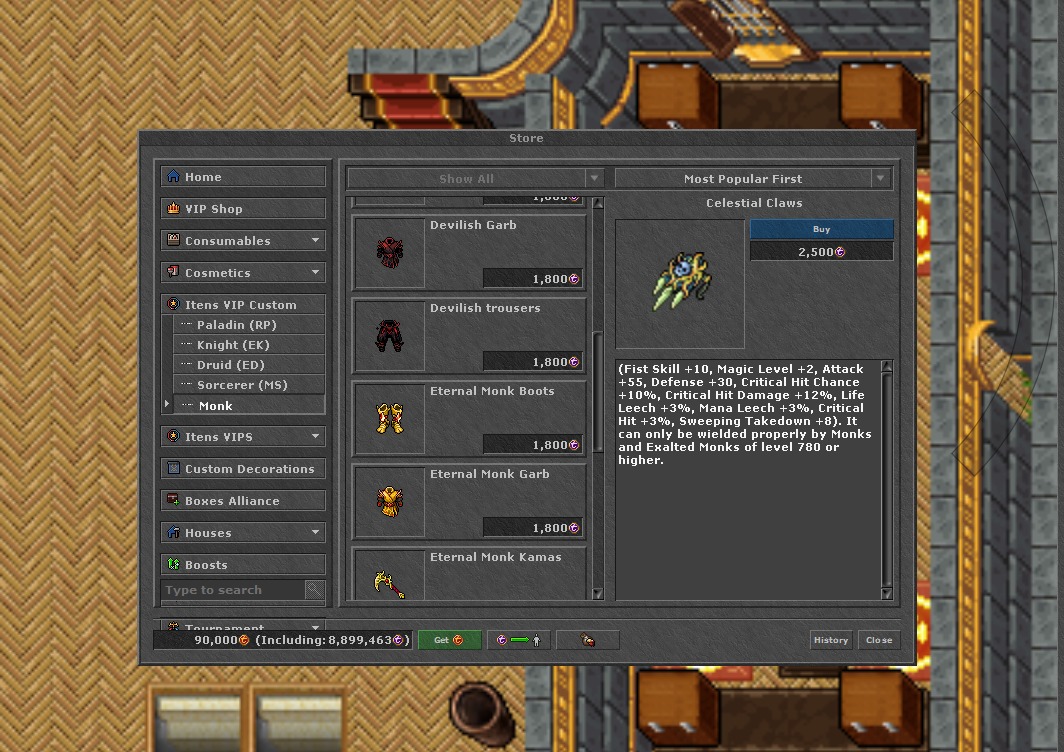
Task: Click the store search field
Action: (x=233, y=590)
